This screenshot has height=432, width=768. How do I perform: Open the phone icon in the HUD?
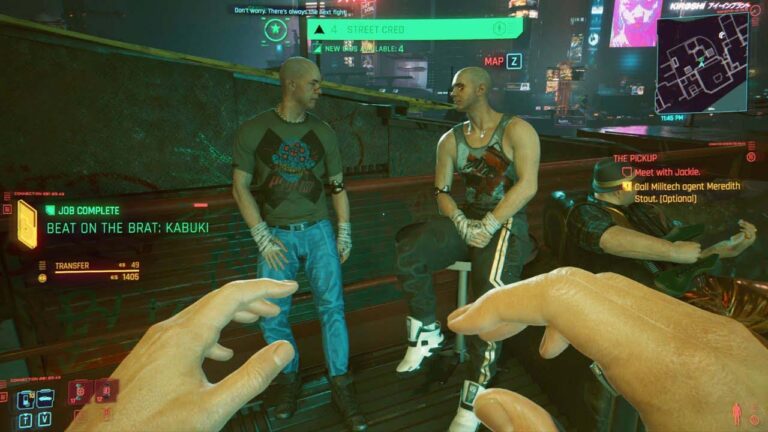24,401
